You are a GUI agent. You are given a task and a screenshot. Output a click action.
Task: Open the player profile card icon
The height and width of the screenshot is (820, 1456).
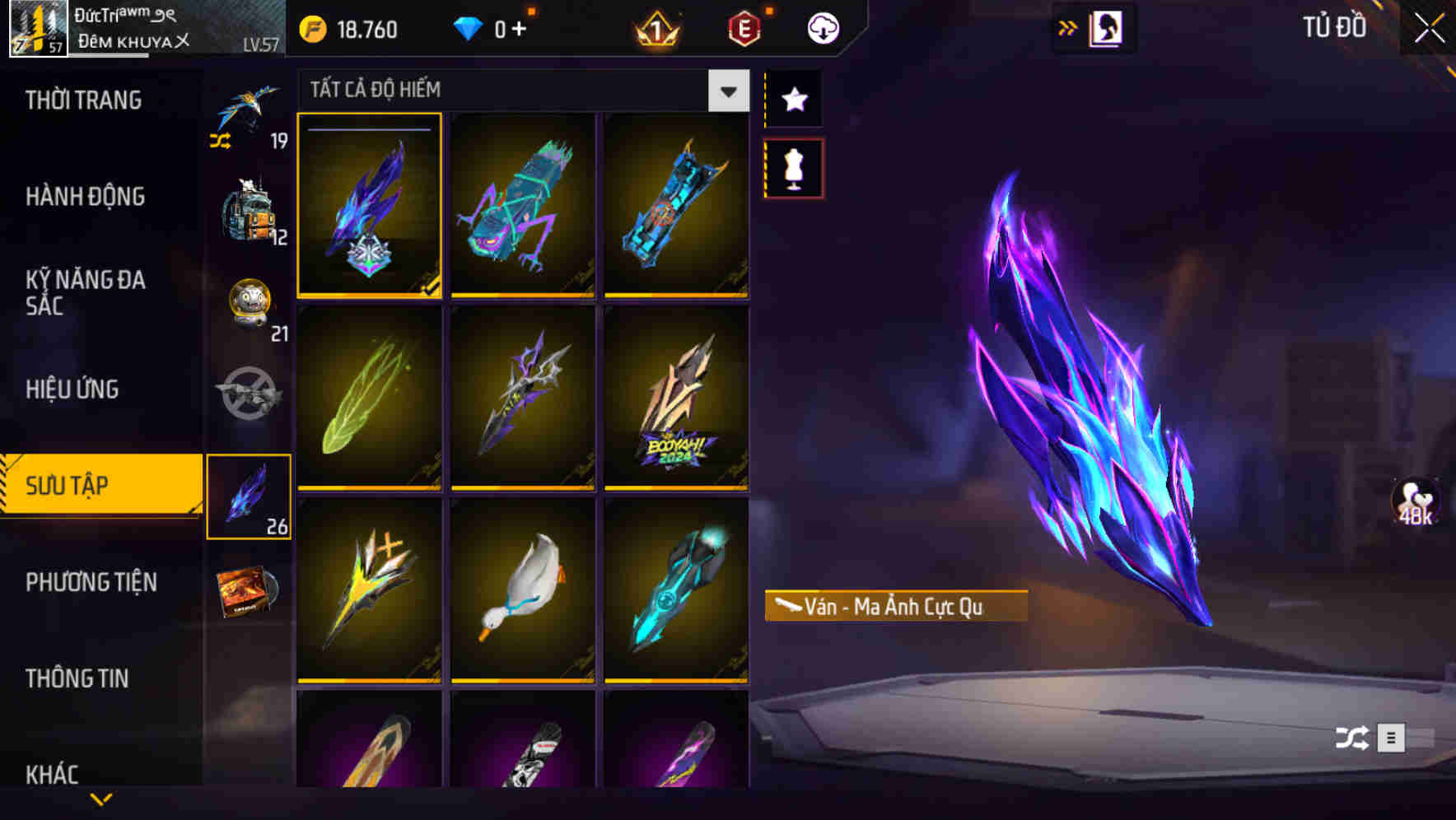[1106, 27]
